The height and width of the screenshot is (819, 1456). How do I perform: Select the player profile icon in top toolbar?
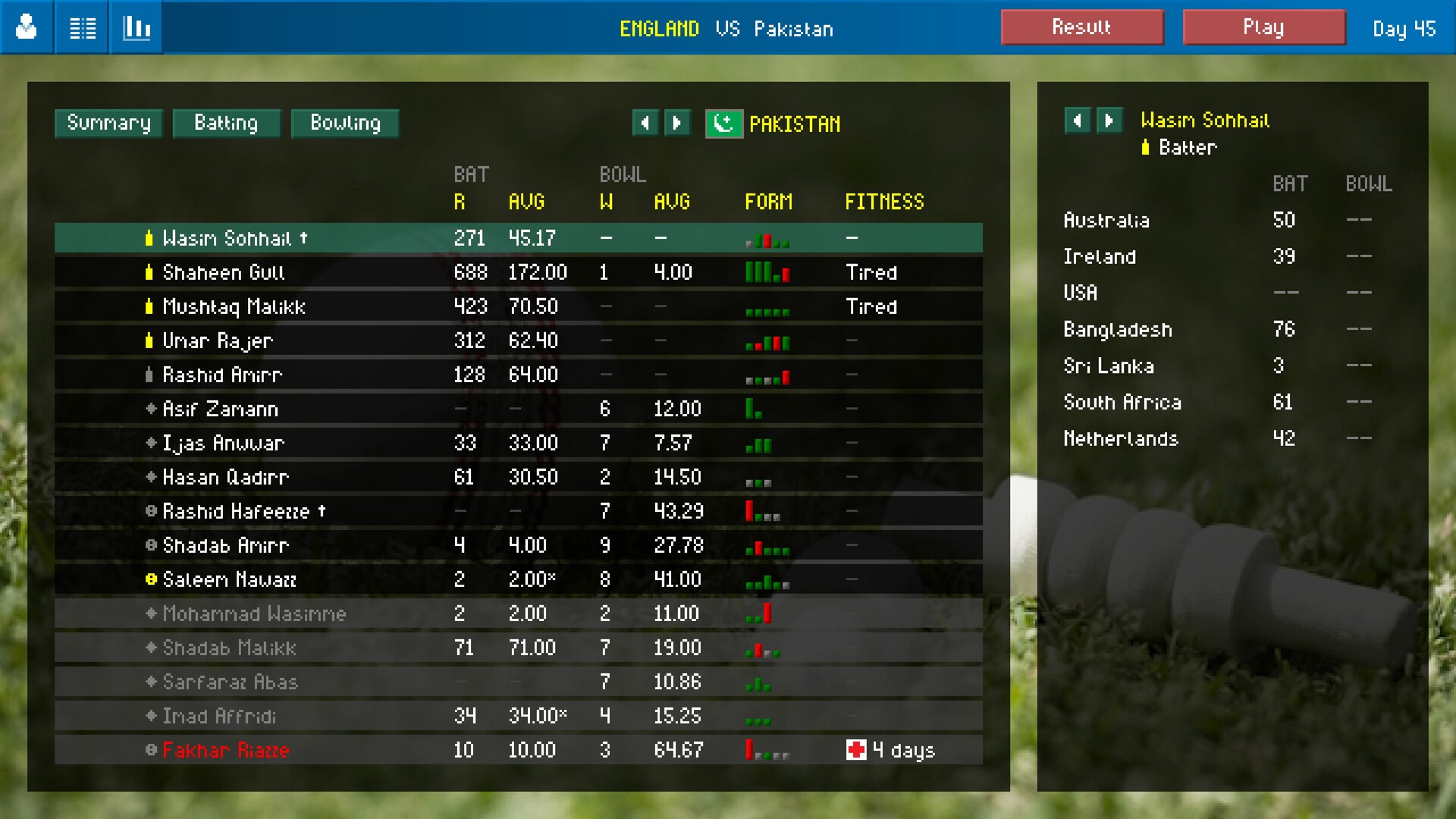tap(26, 27)
